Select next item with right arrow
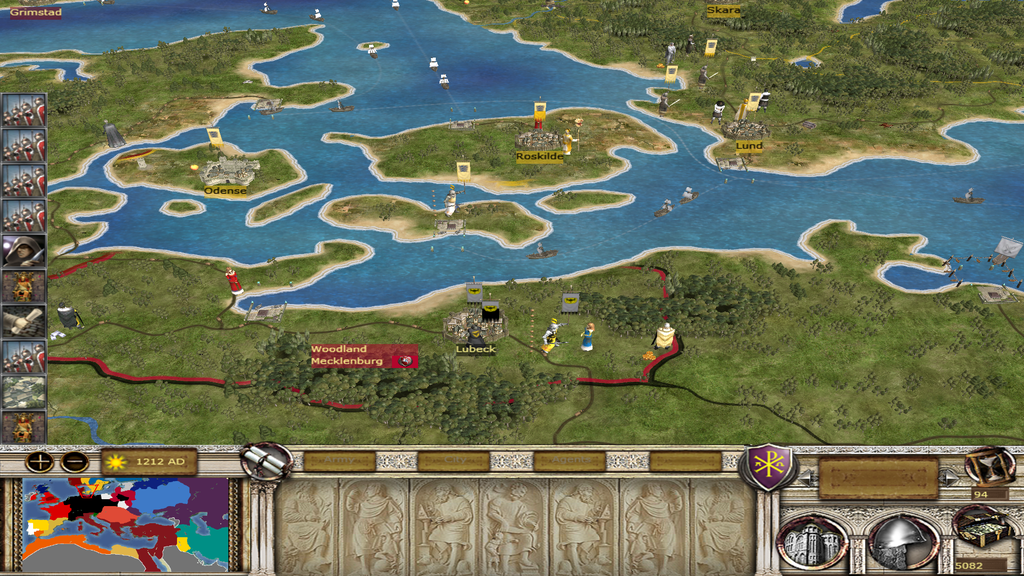This screenshot has height=576, width=1024. click(949, 478)
